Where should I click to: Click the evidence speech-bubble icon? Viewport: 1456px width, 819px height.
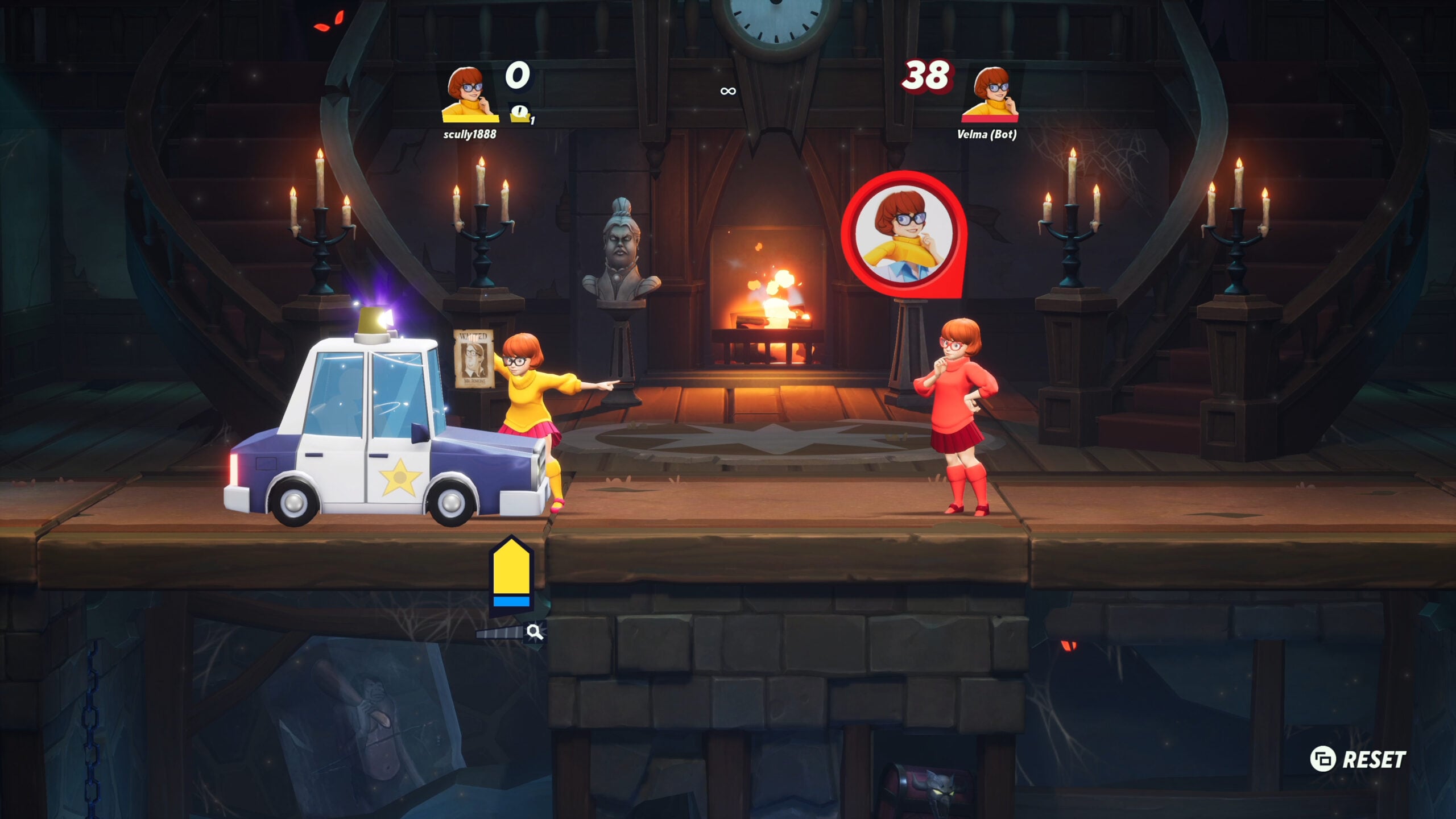520,113
